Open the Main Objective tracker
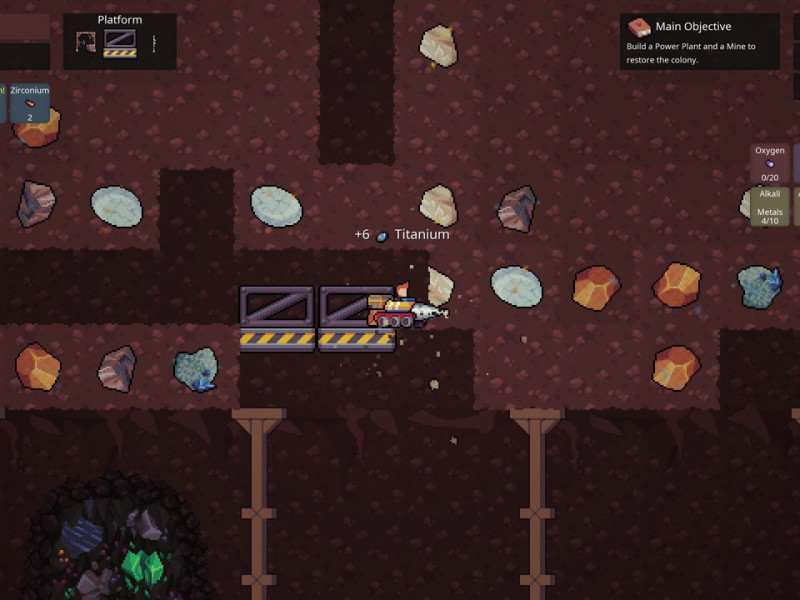Image resolution: width=800 pixels, height=600 pixels. click(x=699, y=42)
